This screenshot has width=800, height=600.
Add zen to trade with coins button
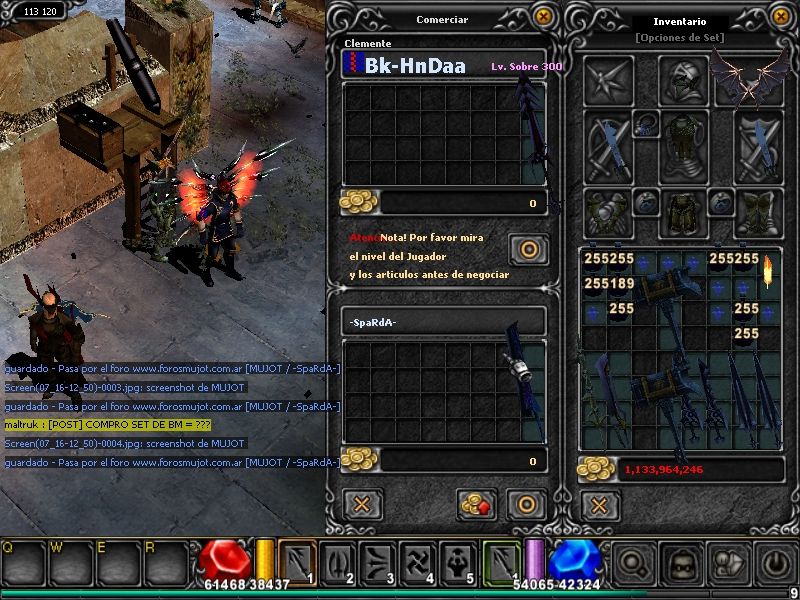pyautogui.click(x=476, y=504)
